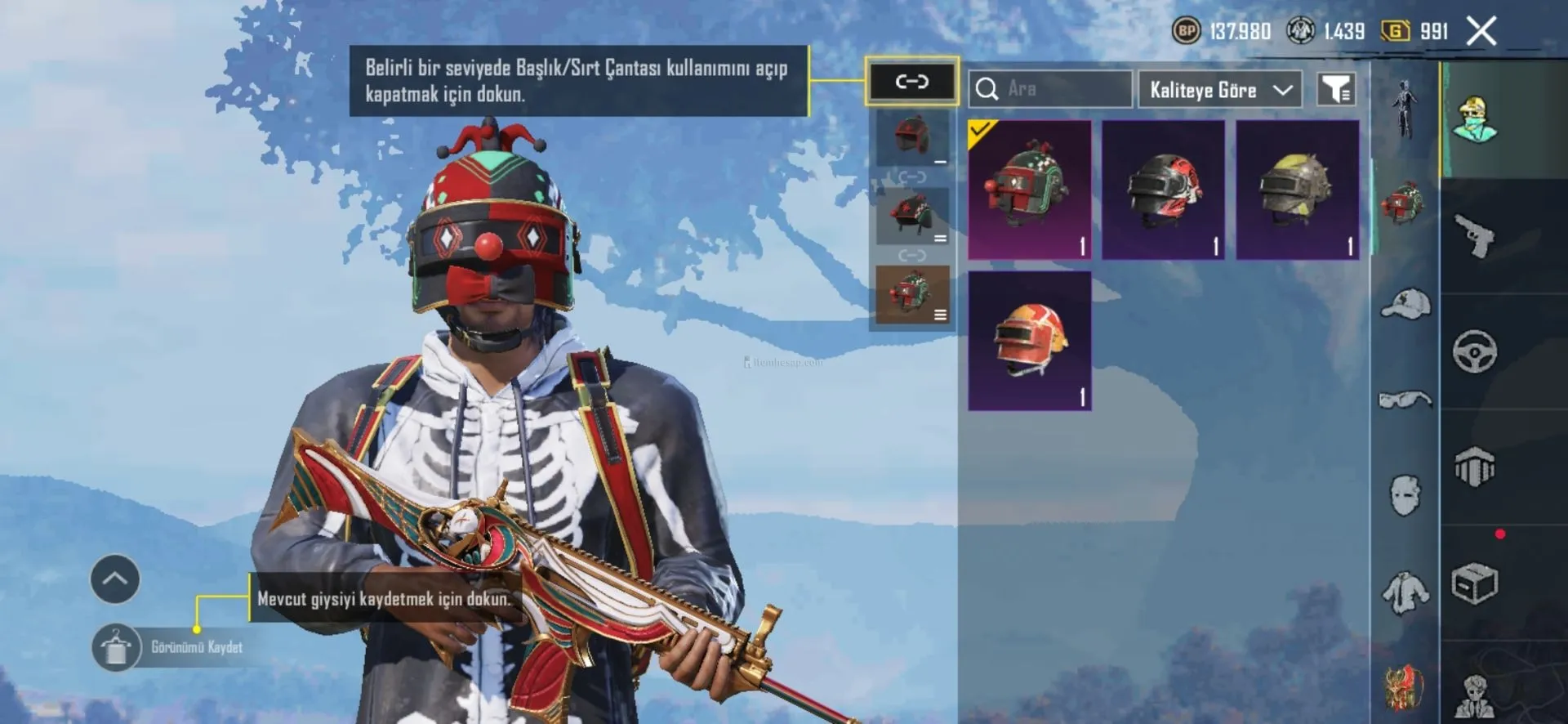
Task: Pick the orange-red helmet skin
Action: pos(1029,341)
